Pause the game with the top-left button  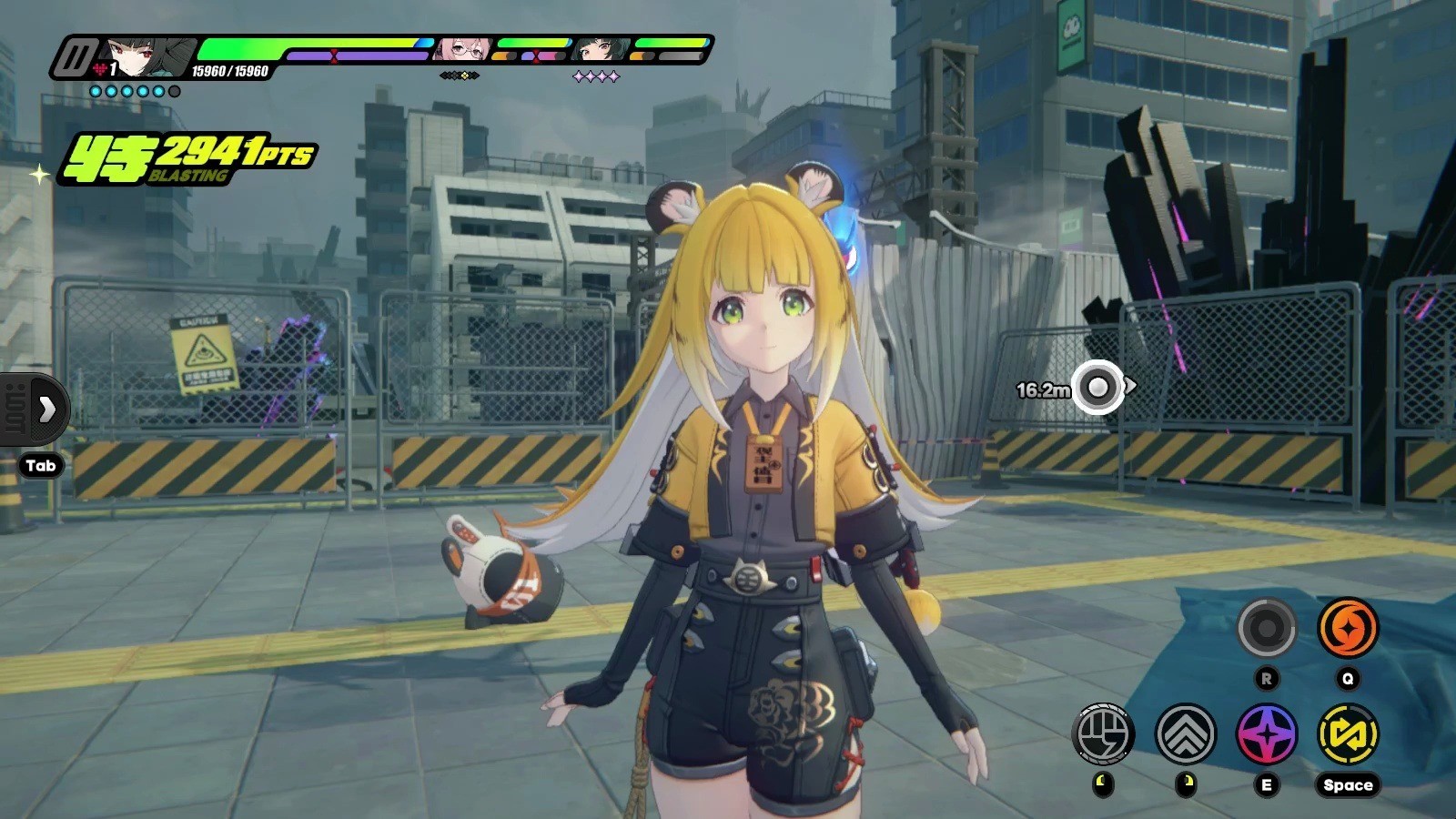point(74,58)
